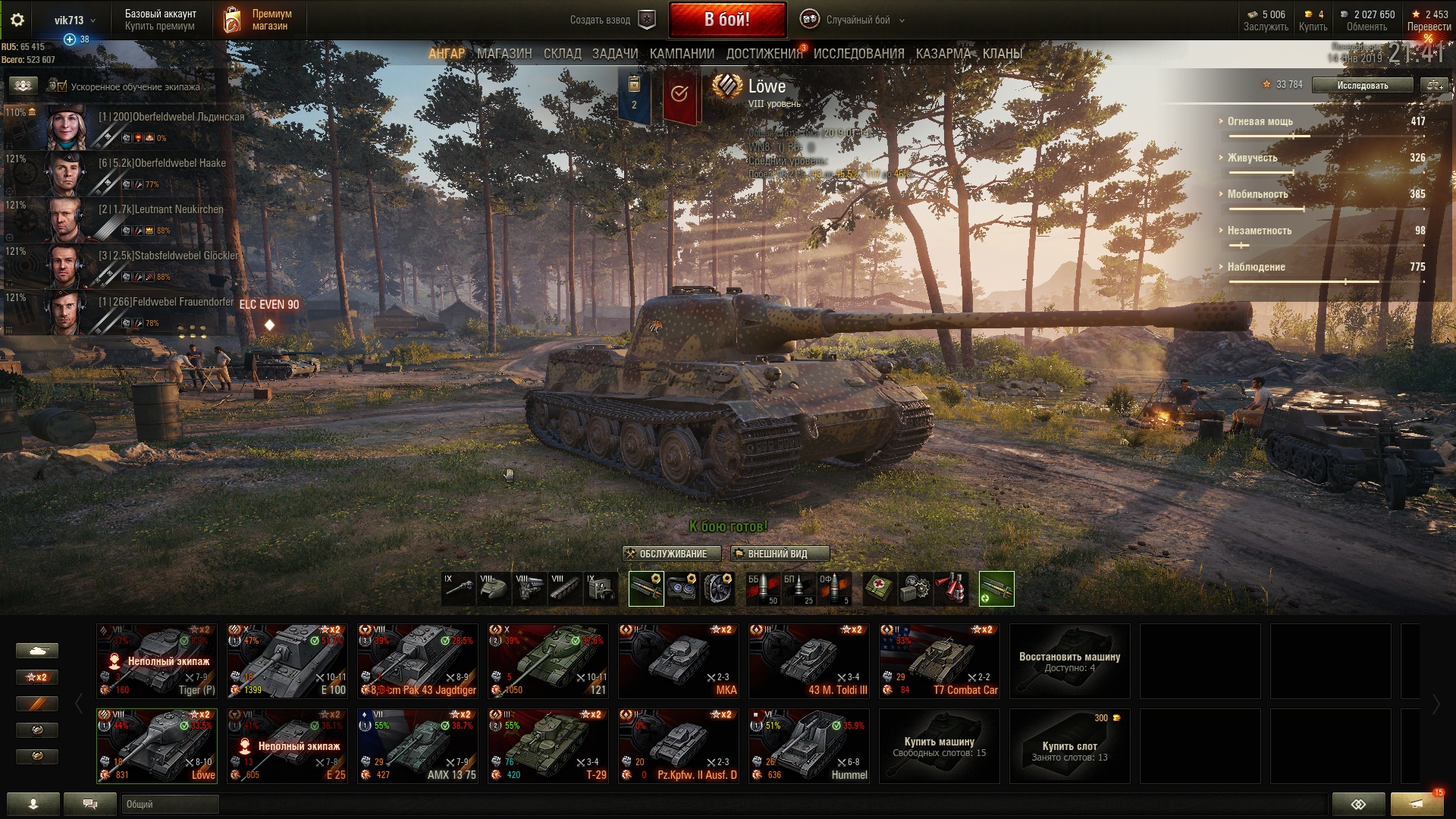
Task: Open the ВНЕШНИЙ ВИД appearance button
Action: pyautogui.click(x=779, y=554)
